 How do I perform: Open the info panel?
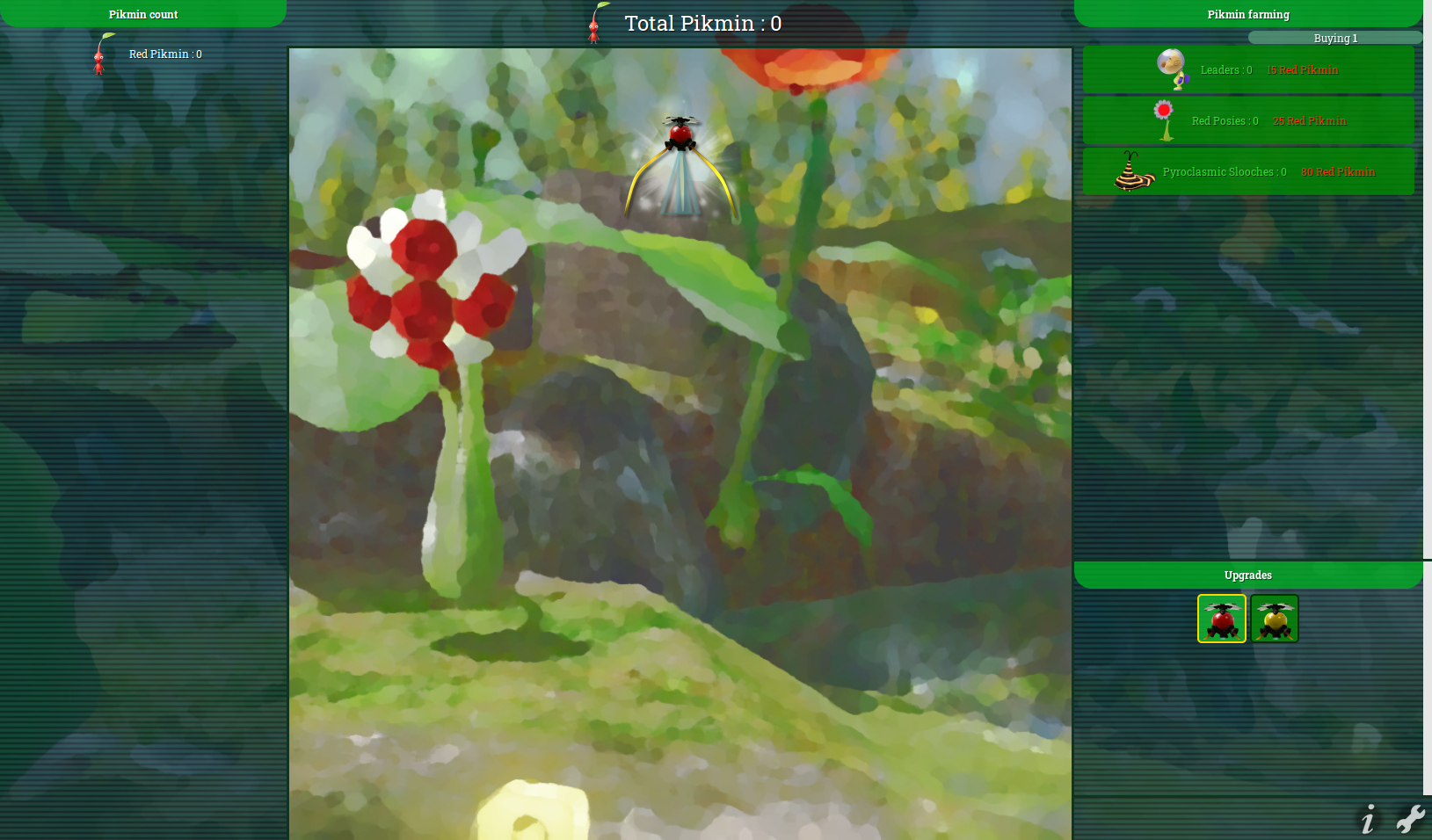click(x=1367, y=820)
